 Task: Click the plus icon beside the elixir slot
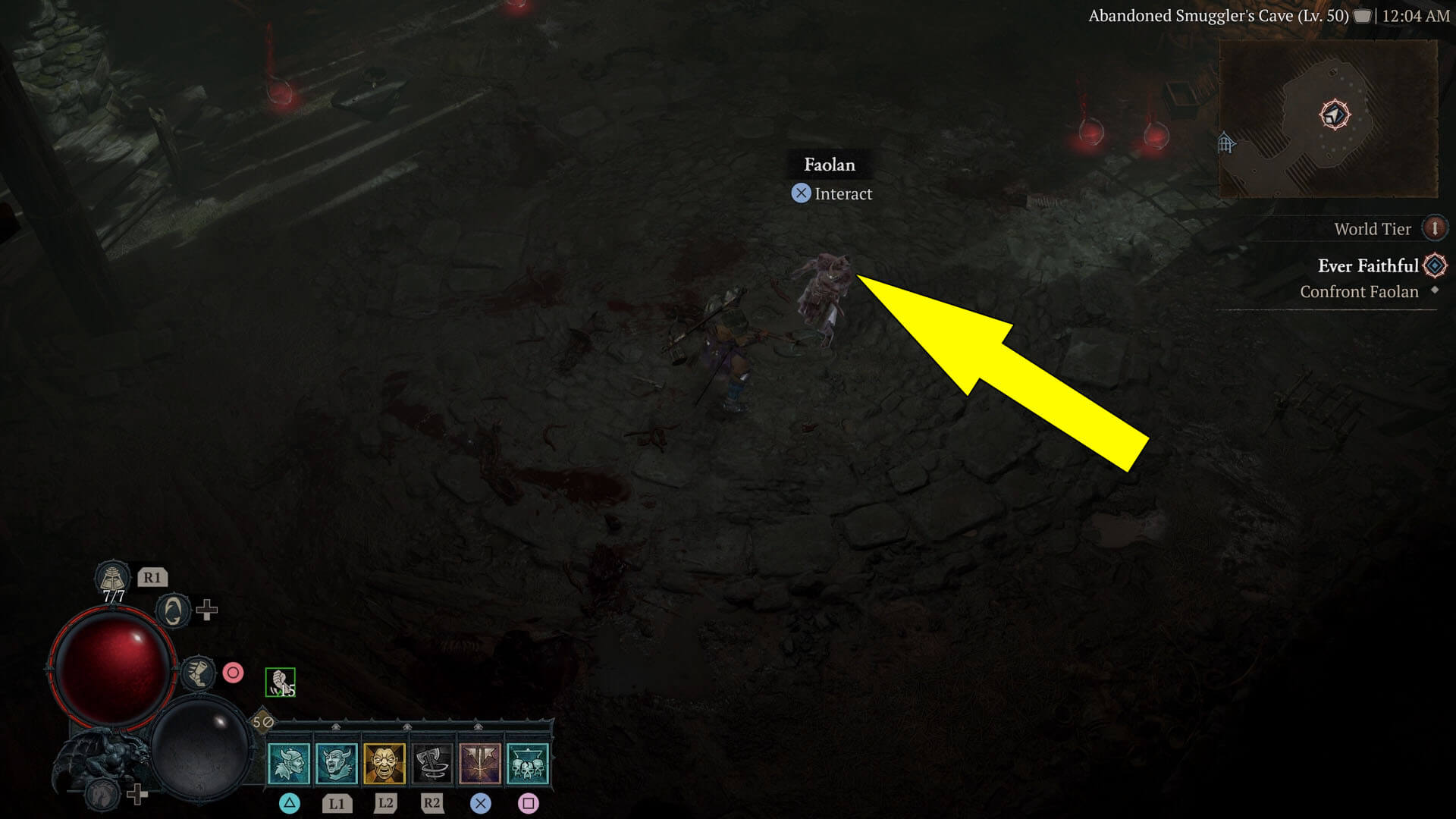(206, 610)
